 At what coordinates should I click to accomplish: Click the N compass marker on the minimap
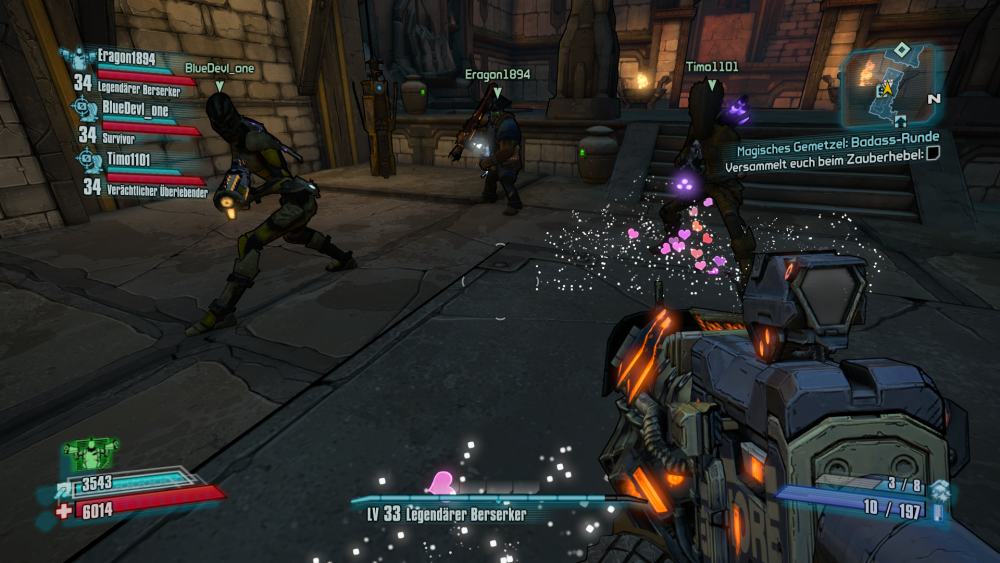(933, 99)
